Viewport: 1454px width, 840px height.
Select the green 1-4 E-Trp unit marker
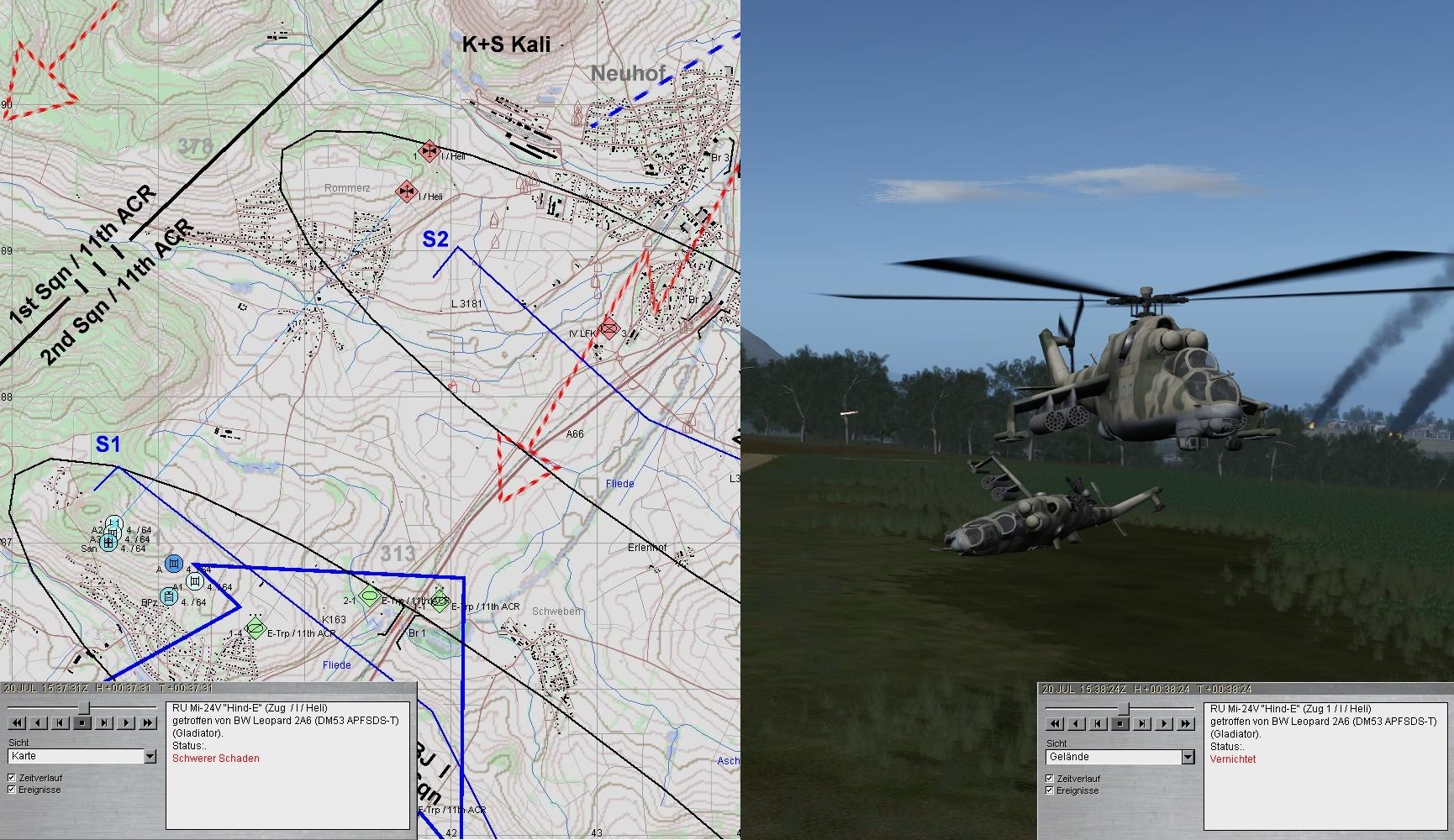click(256, 628)
